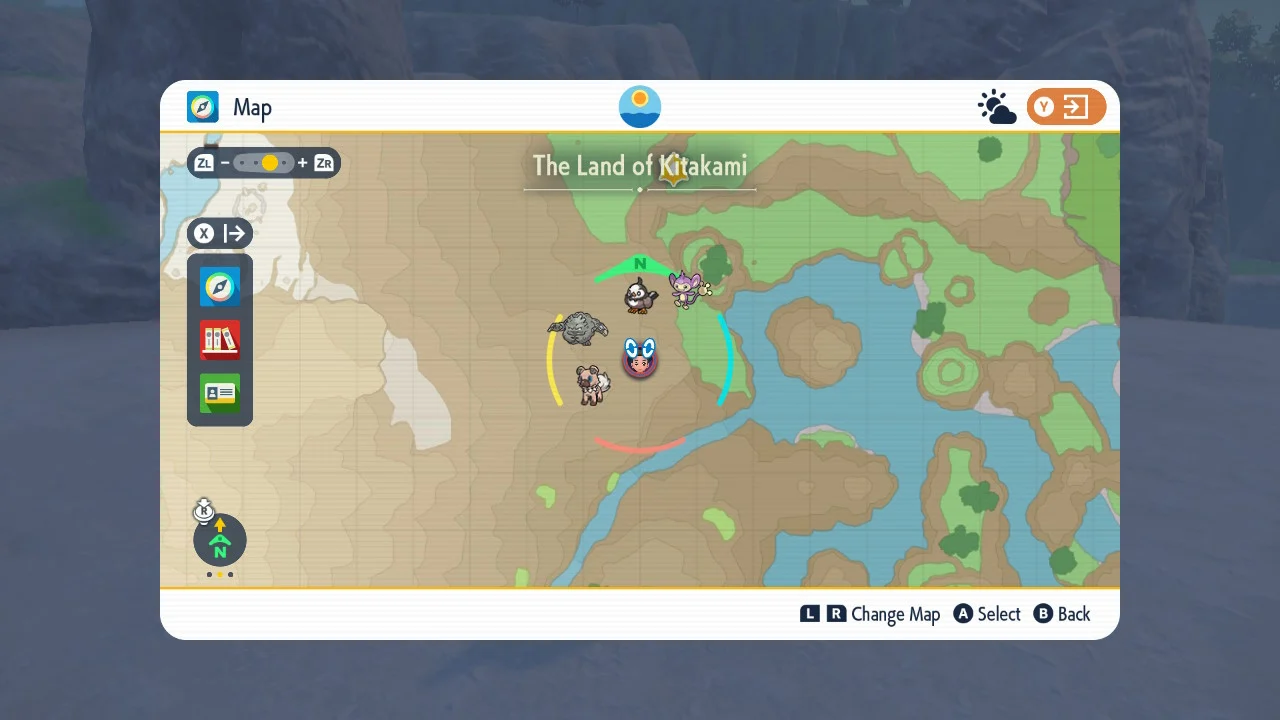Check the weather via the cloud icon
Image resolution: width=1280 pixels, height=720 pixels.
pyautogui.click(x=996, y=106)
